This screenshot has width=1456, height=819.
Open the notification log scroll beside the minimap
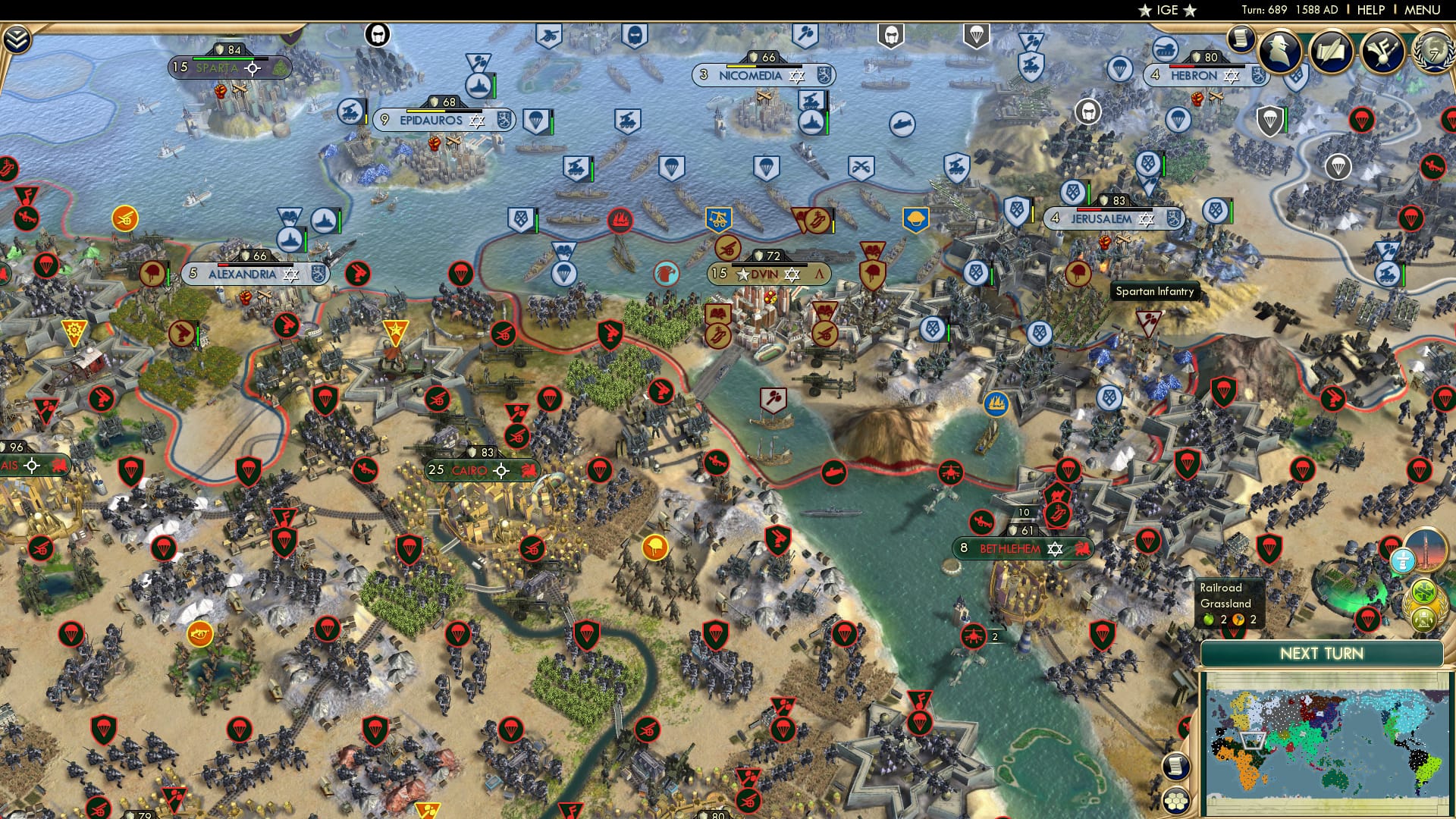coord(1176,766)
